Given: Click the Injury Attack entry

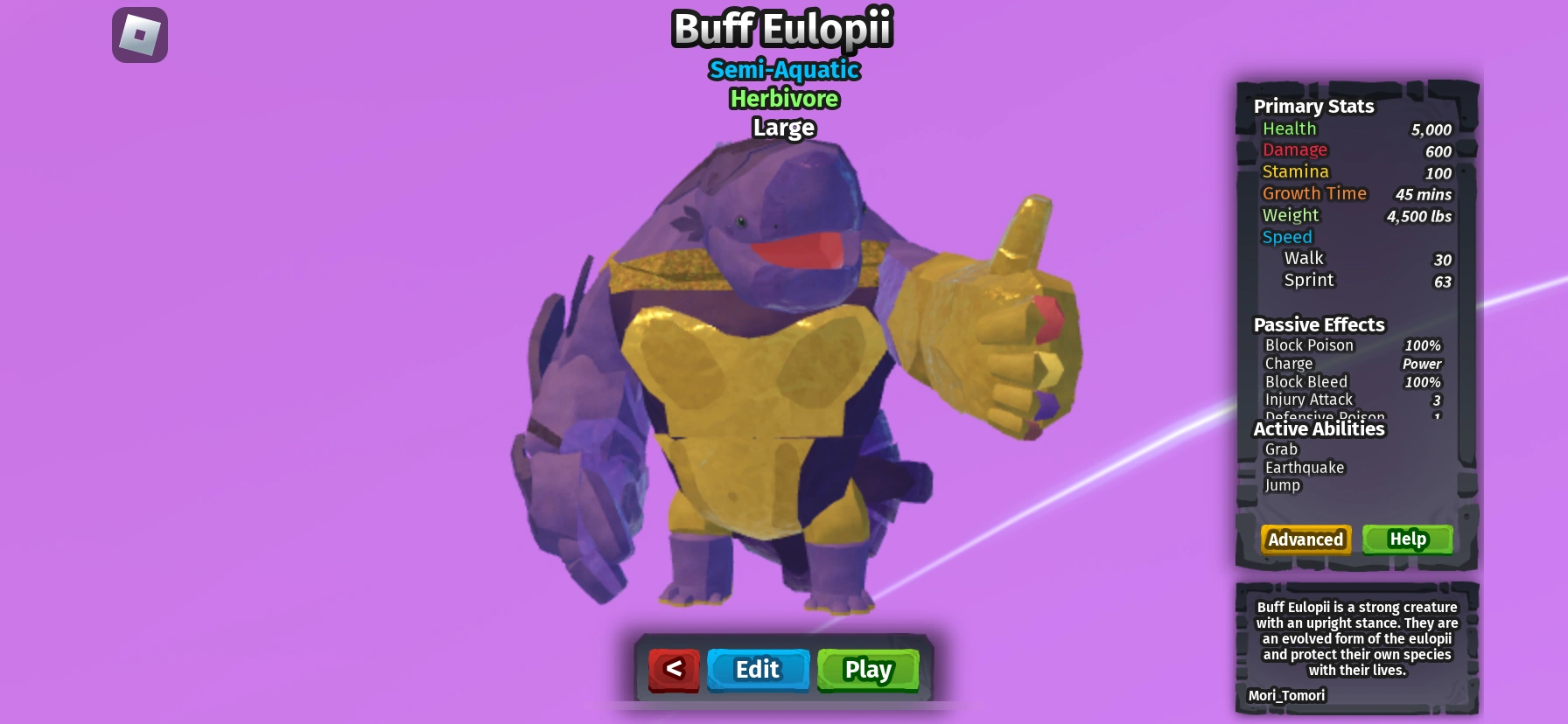Looking at the screenshot, I should (x=1308, y=399).
